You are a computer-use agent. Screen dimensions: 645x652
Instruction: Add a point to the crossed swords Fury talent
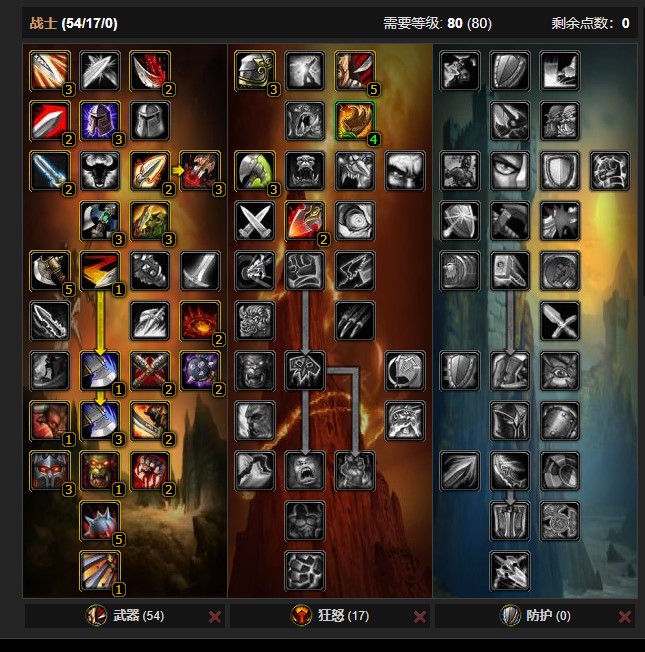[255, 220]
